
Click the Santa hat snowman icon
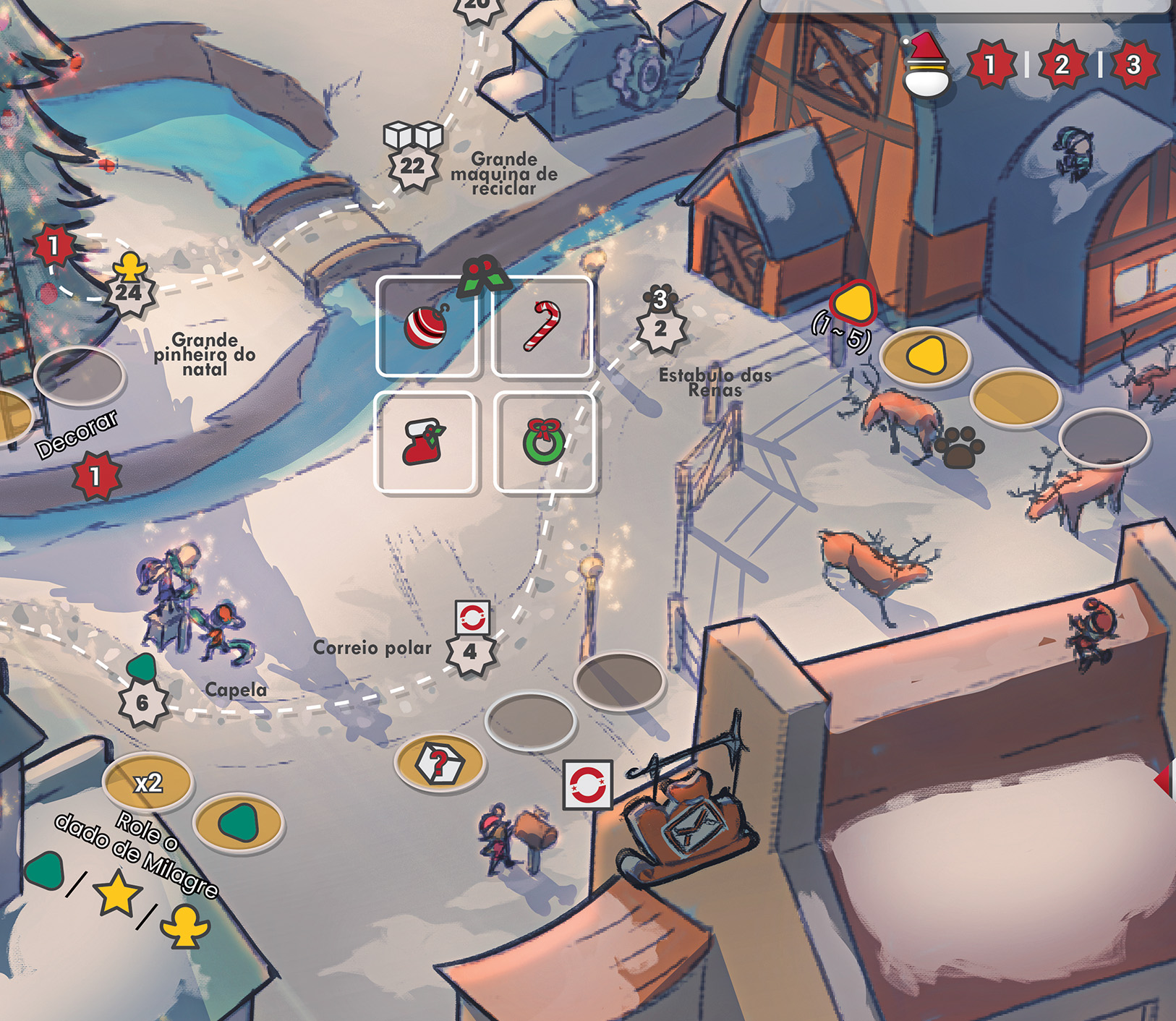click(926, 65)
